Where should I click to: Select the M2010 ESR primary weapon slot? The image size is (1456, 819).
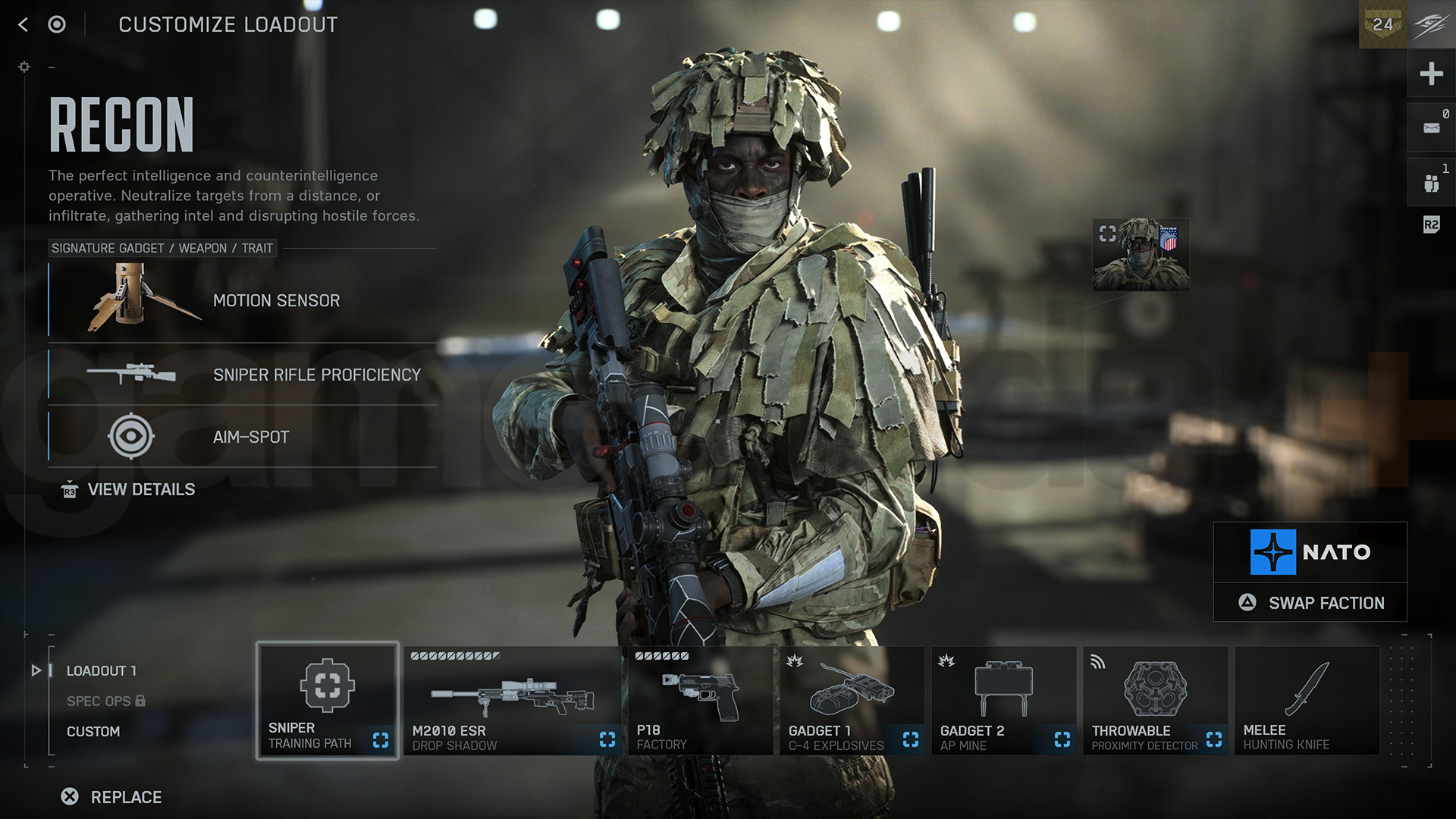(x=513, y=701)
